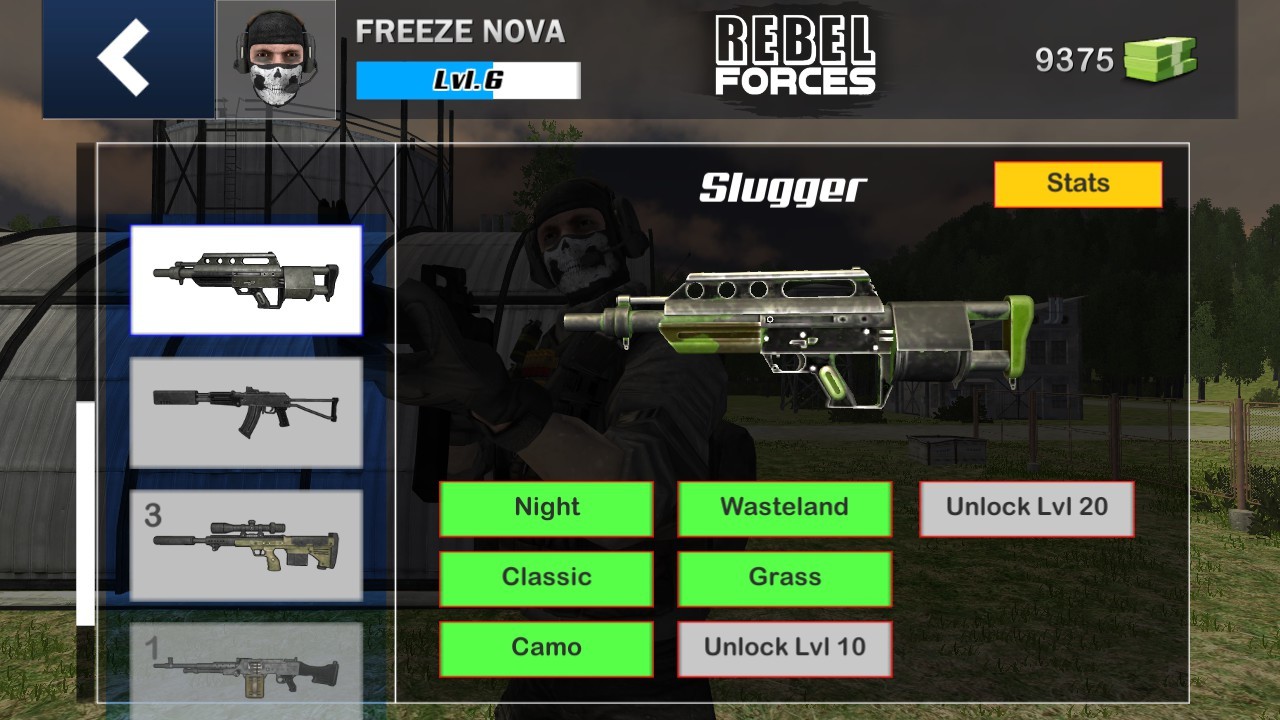Apply the Grass skin
1280x720 pixels.
(x=784, y=578)
